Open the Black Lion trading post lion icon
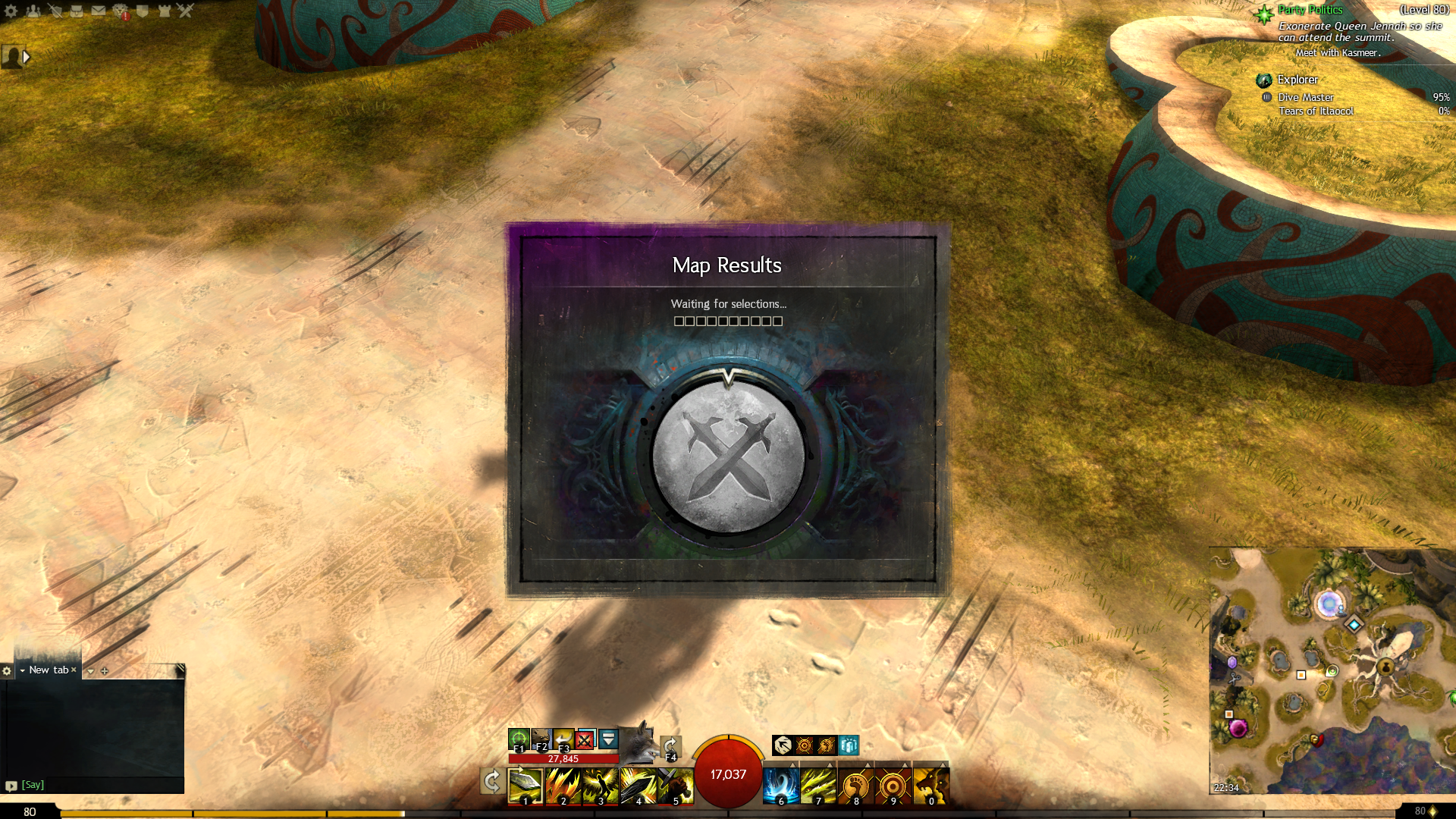This screenshot has height=819, width=1456. click(121, 11)
